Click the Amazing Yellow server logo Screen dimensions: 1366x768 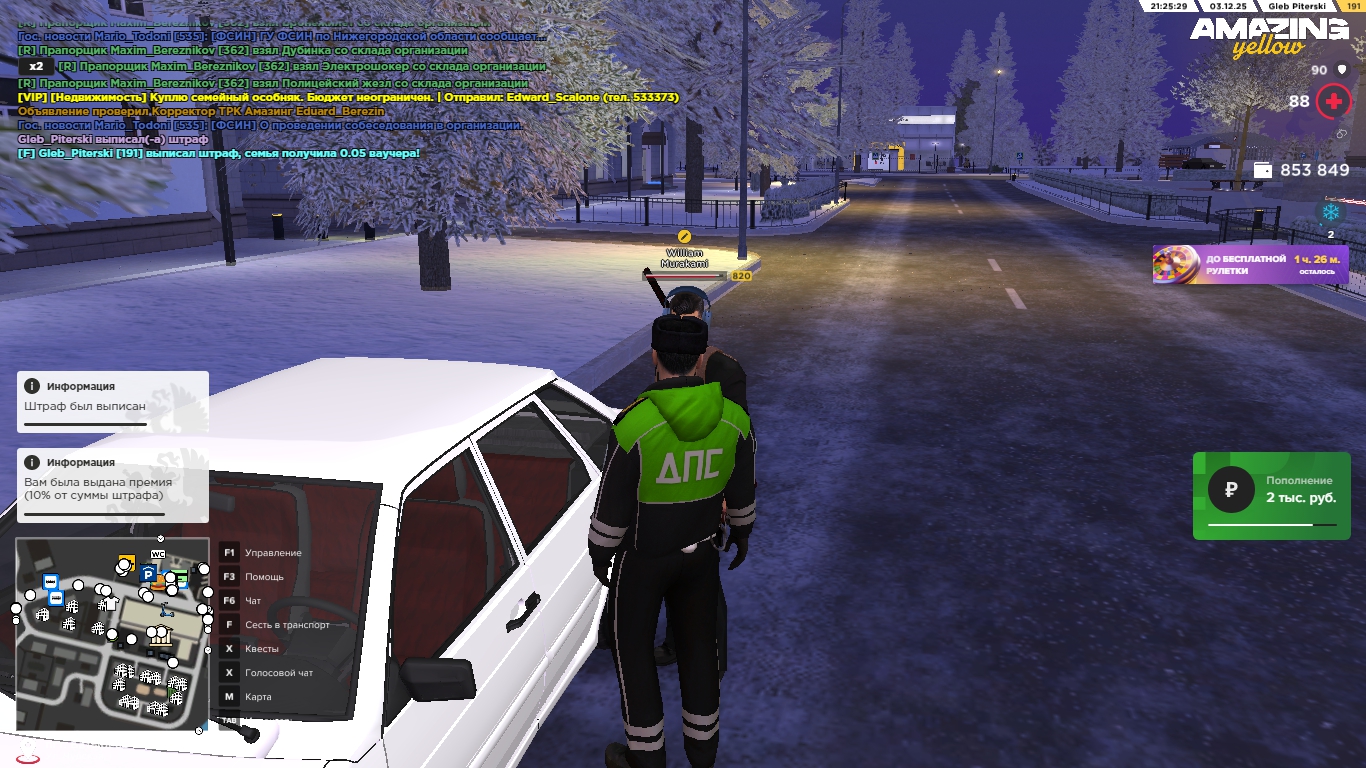pyautogui.click(x=1268, y=36)
